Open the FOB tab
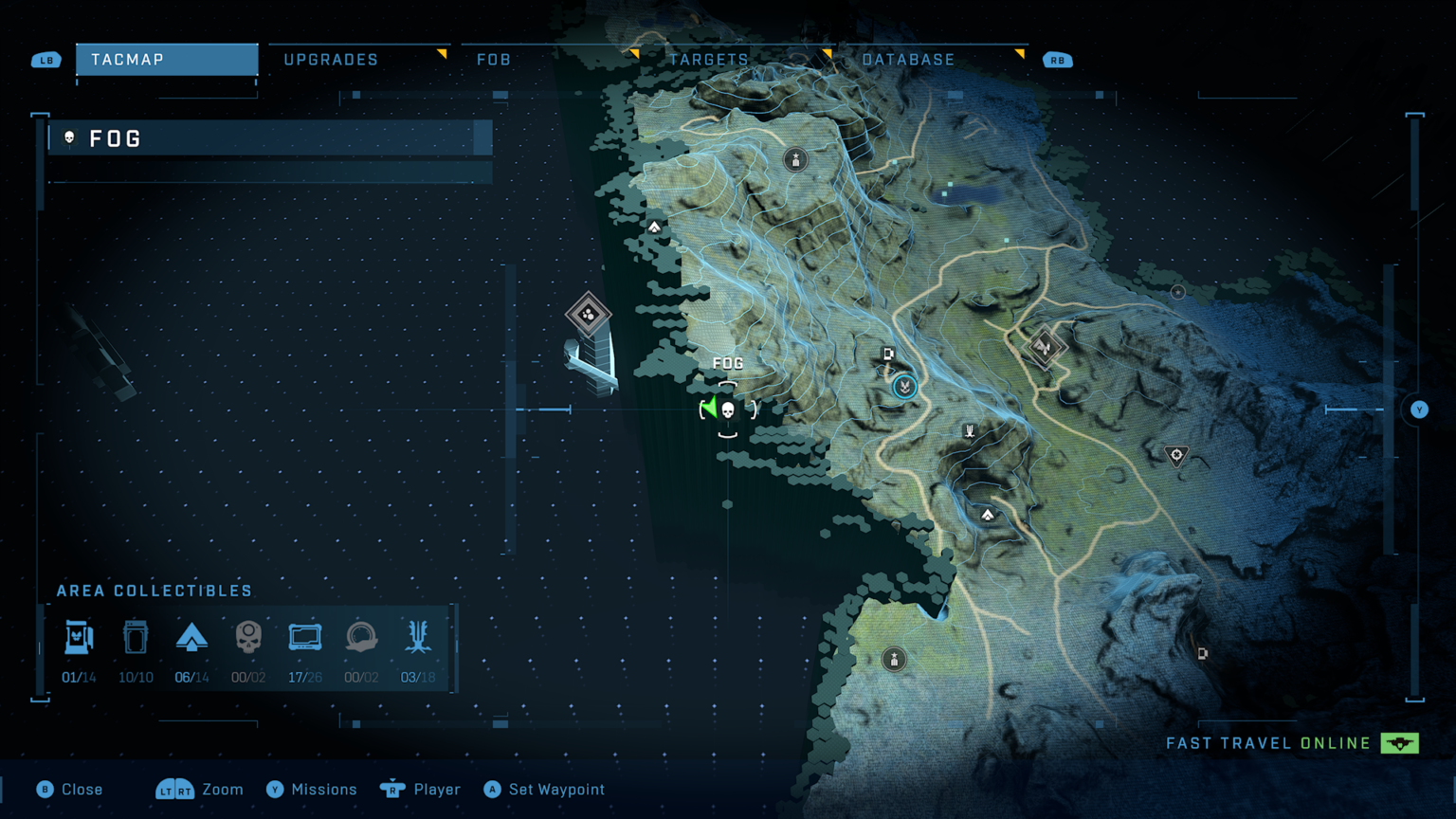 point(493,59)
